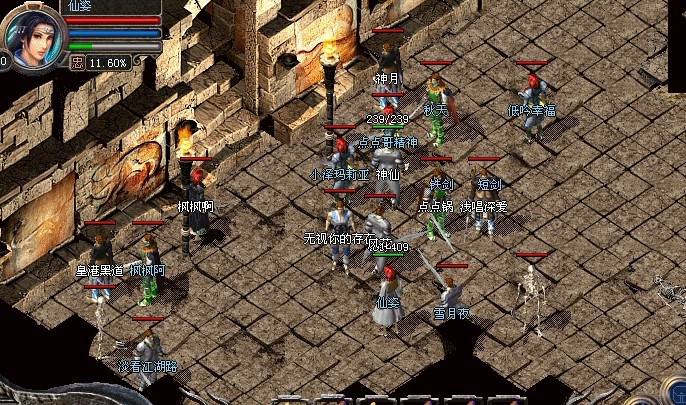
Task: Click the 忠 loyalty icon
Action: (x=77, y=62)
